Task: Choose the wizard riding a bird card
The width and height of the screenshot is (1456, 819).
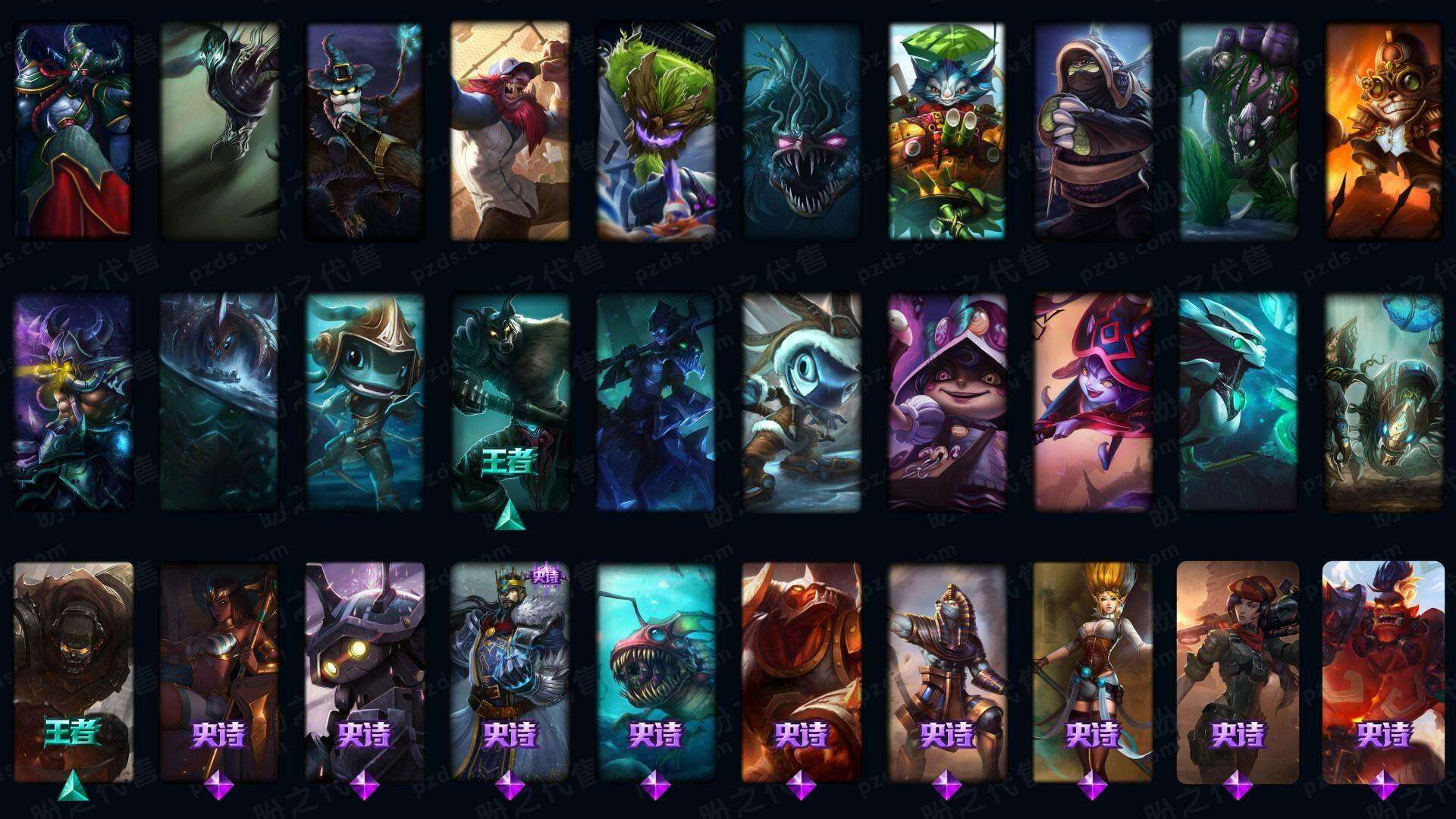Action: coord(364,130)
